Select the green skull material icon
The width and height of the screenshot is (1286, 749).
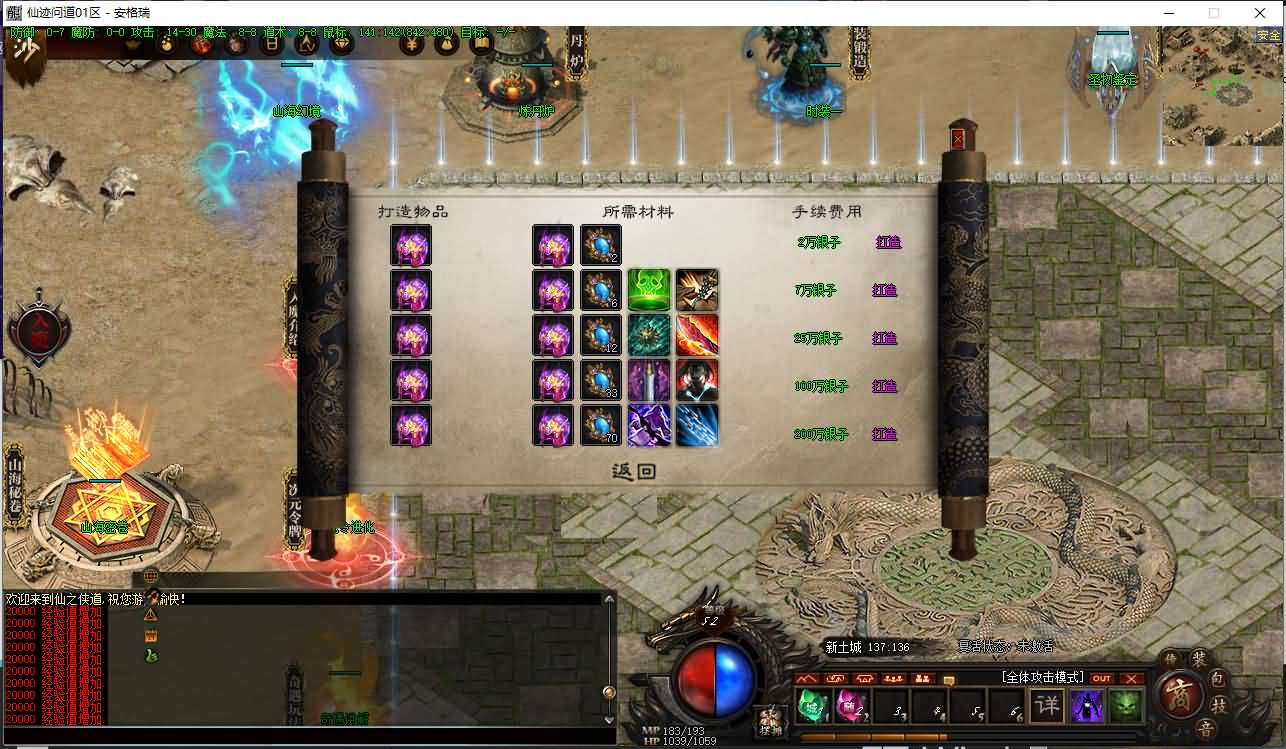(x=648, y=290)
